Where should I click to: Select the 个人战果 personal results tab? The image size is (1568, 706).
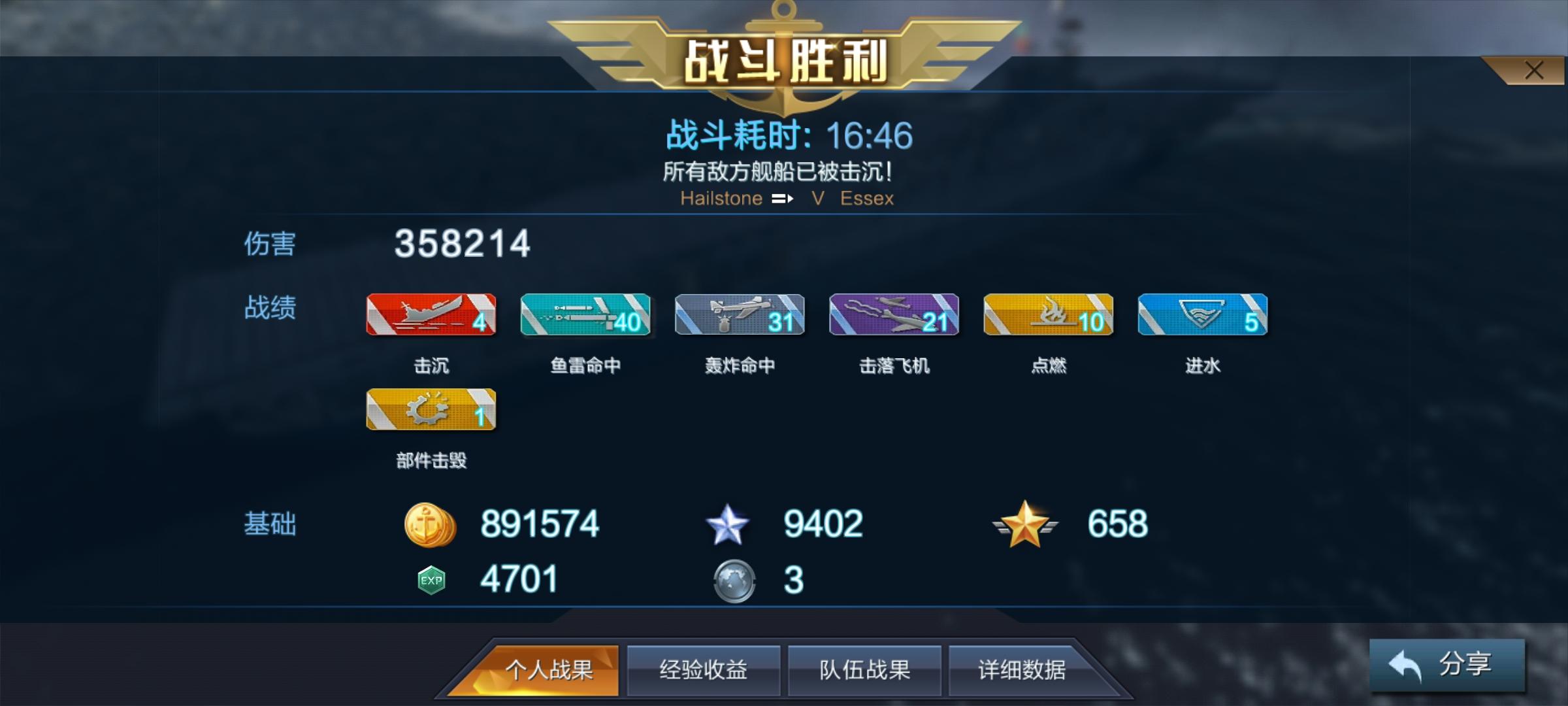[552, 669]
